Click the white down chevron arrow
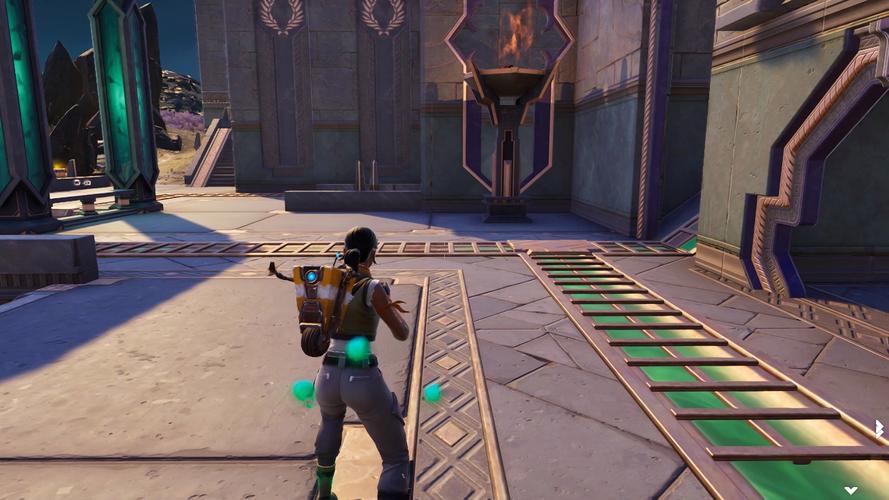 click(x=850, y=490)
